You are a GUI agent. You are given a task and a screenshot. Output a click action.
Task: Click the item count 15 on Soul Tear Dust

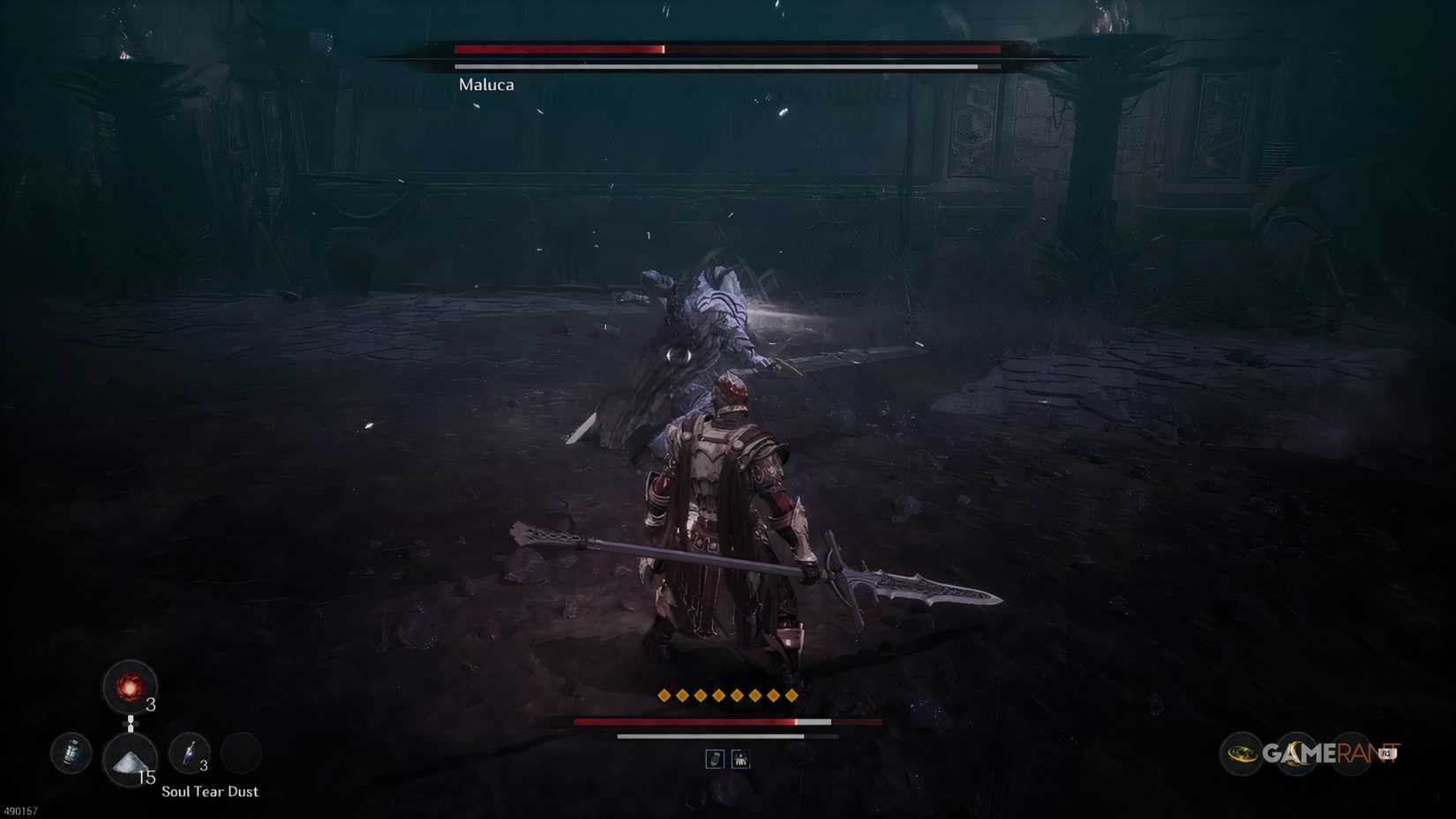pyautogui.click(x=147, y=778)
